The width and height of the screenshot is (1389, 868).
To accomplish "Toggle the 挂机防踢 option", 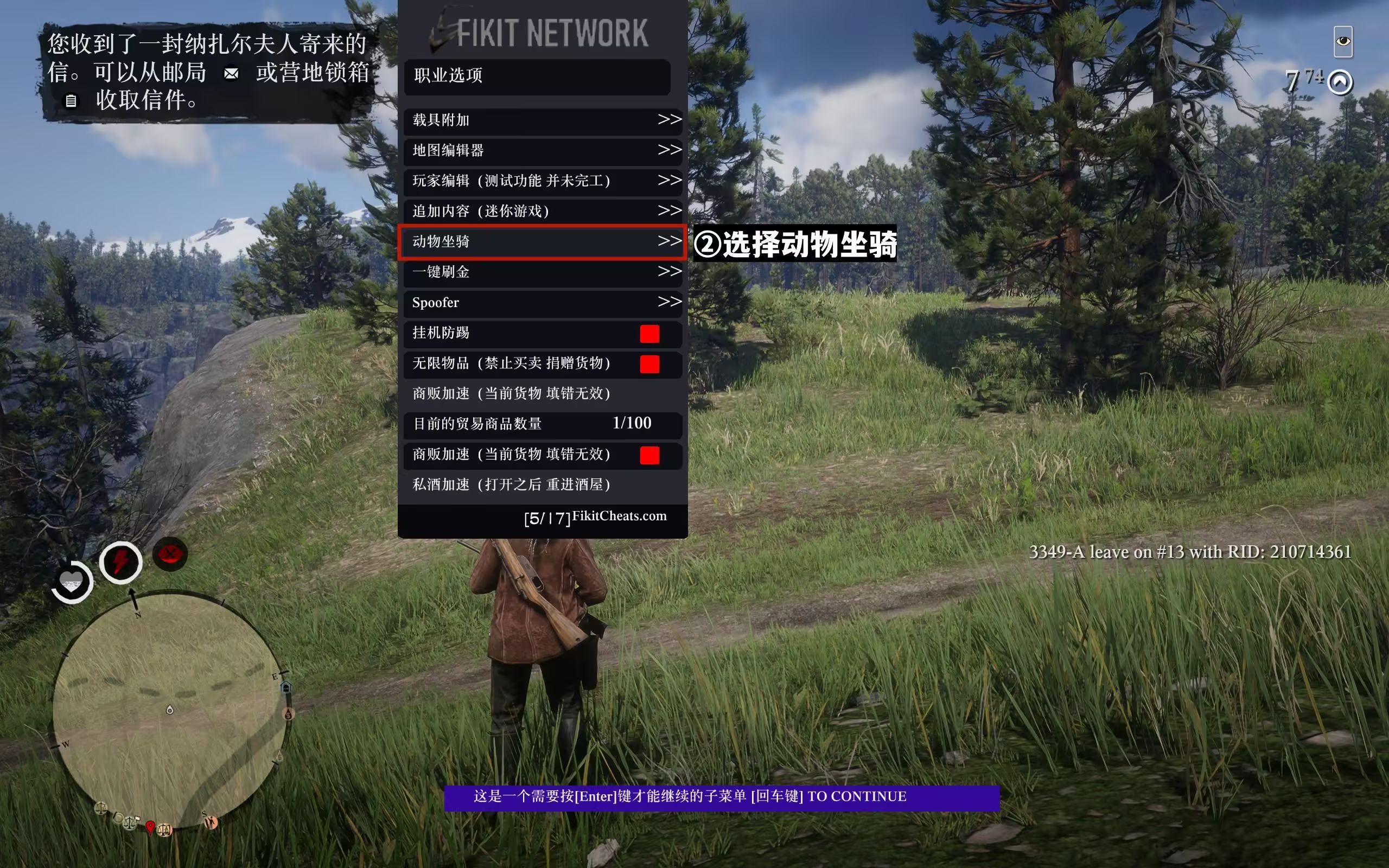I will [x=649, y=334].
